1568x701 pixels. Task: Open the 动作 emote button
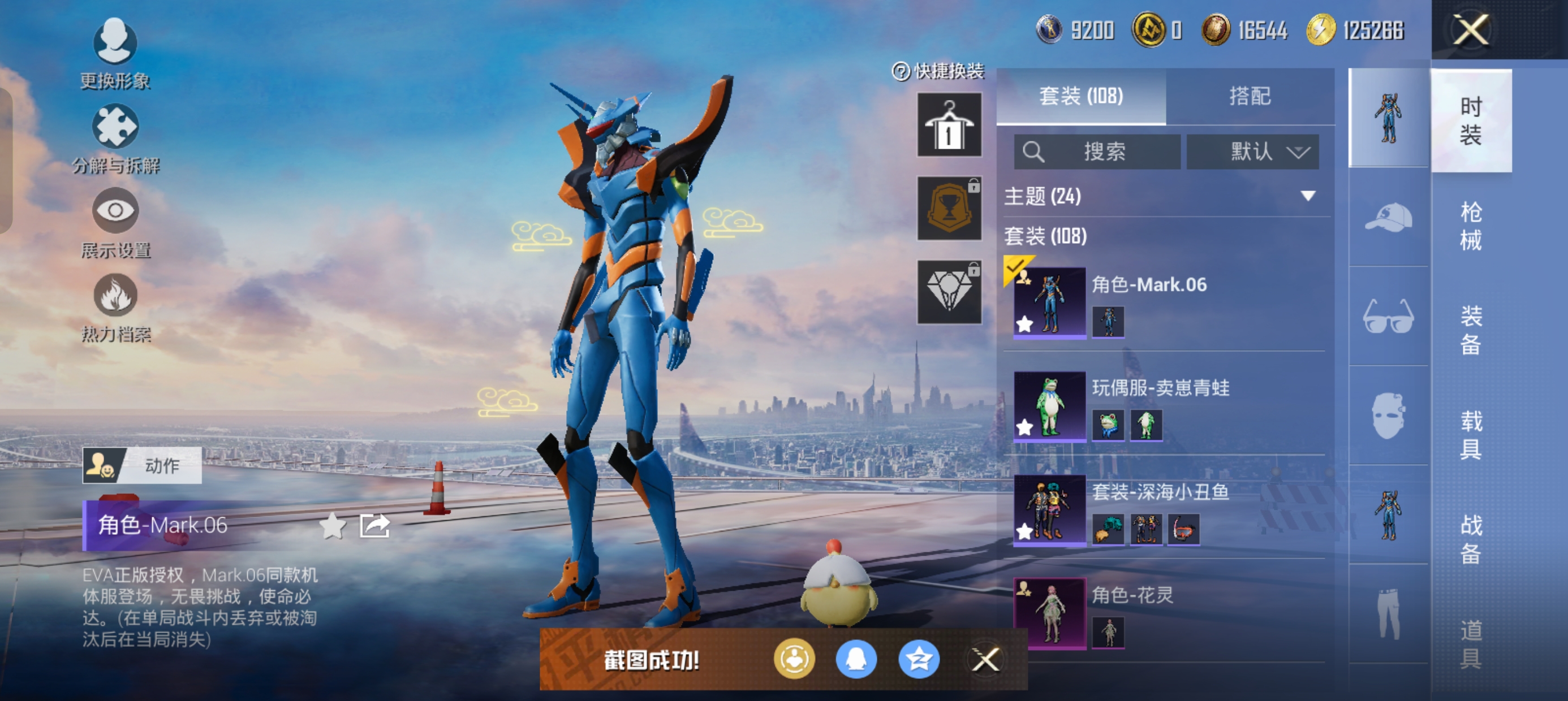(142, 465)
